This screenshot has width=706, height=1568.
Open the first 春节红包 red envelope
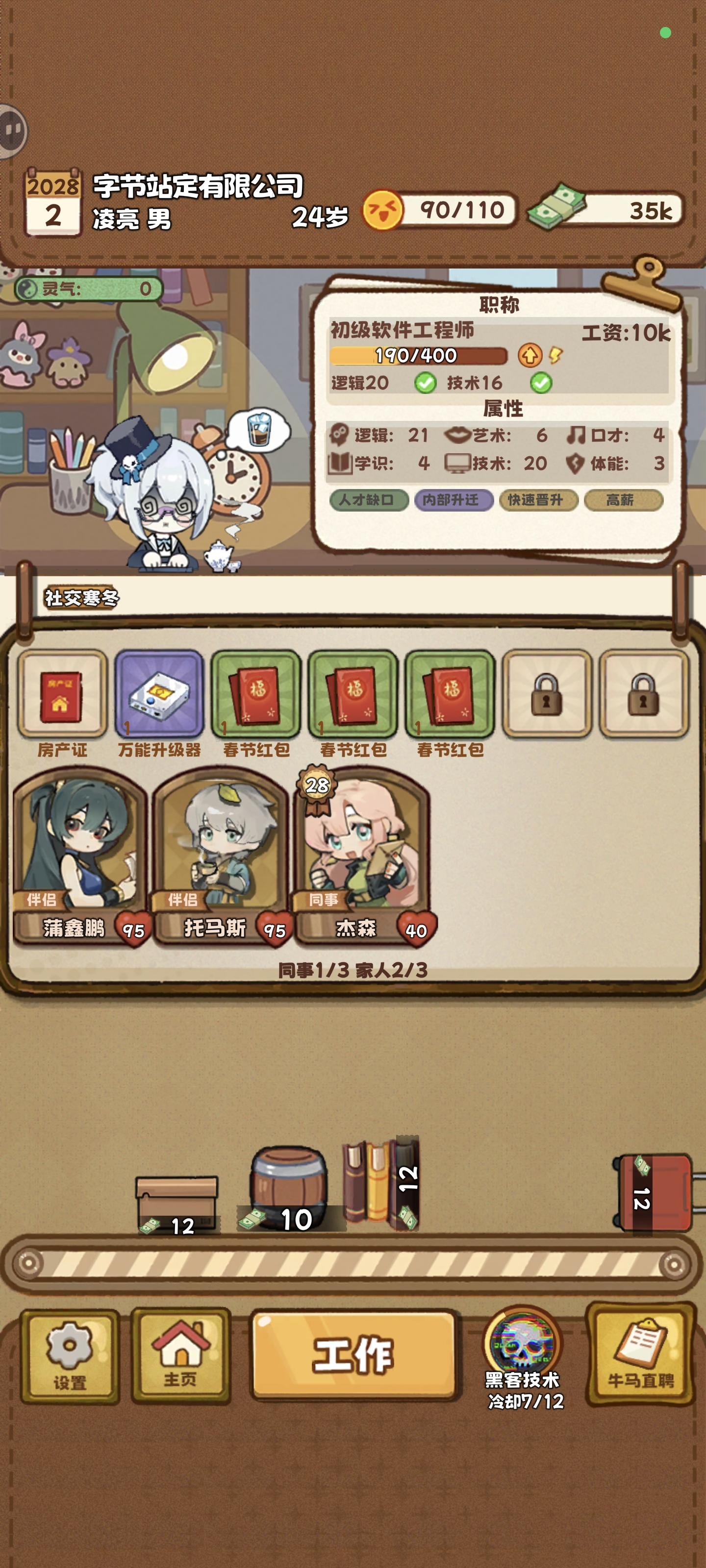click(256, 700)
